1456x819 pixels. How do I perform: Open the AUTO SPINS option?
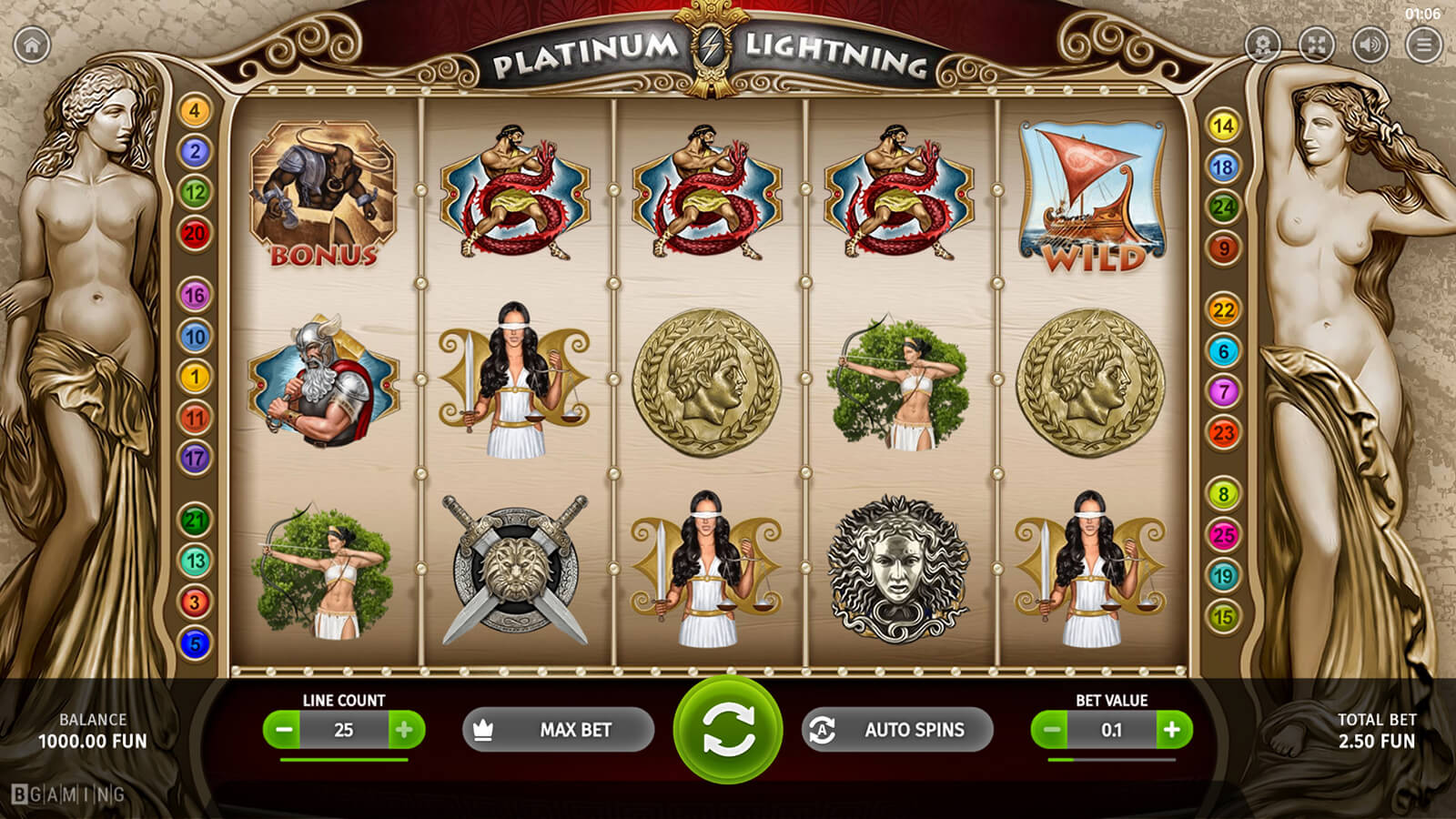tap(896, 730)
